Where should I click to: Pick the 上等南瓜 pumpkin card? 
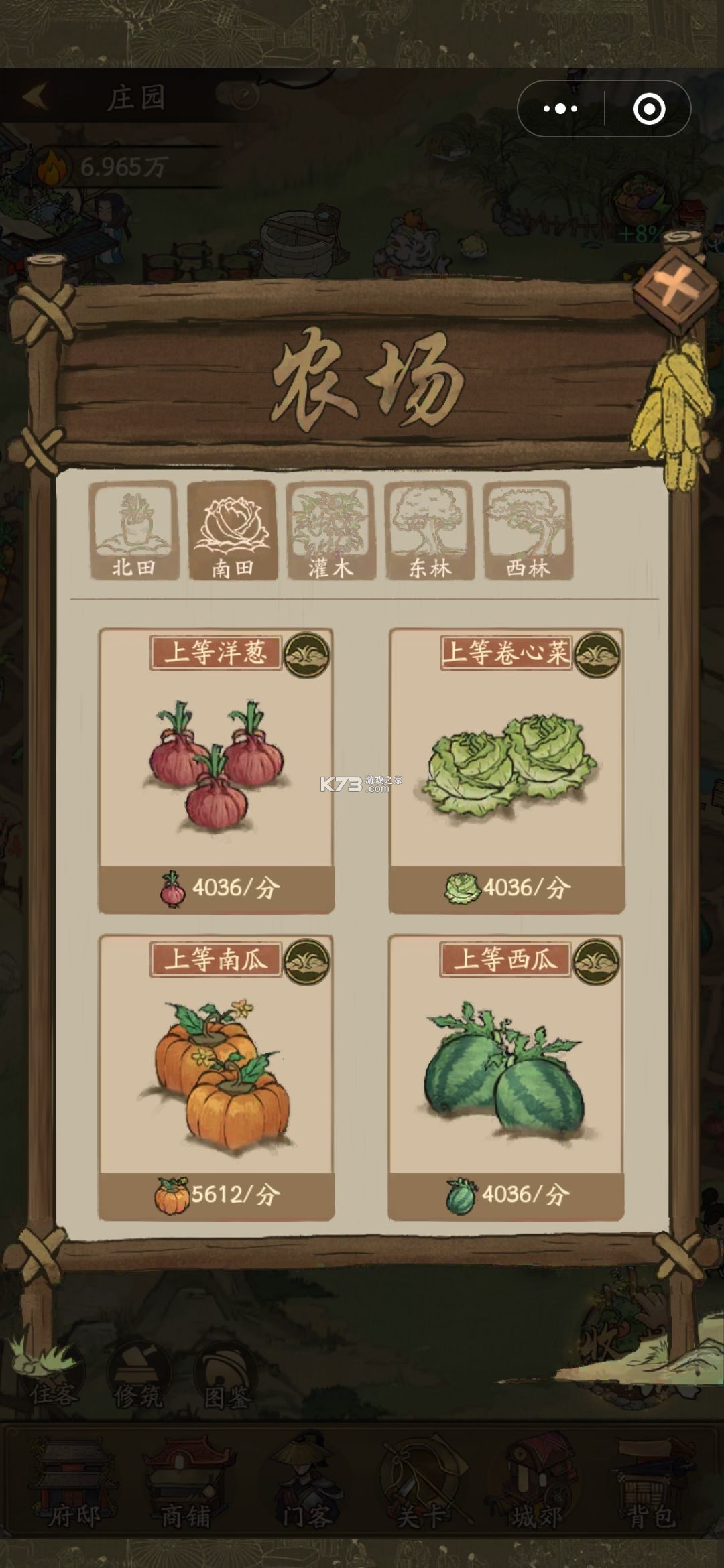pyautogui.click(x=216, y=1077)
